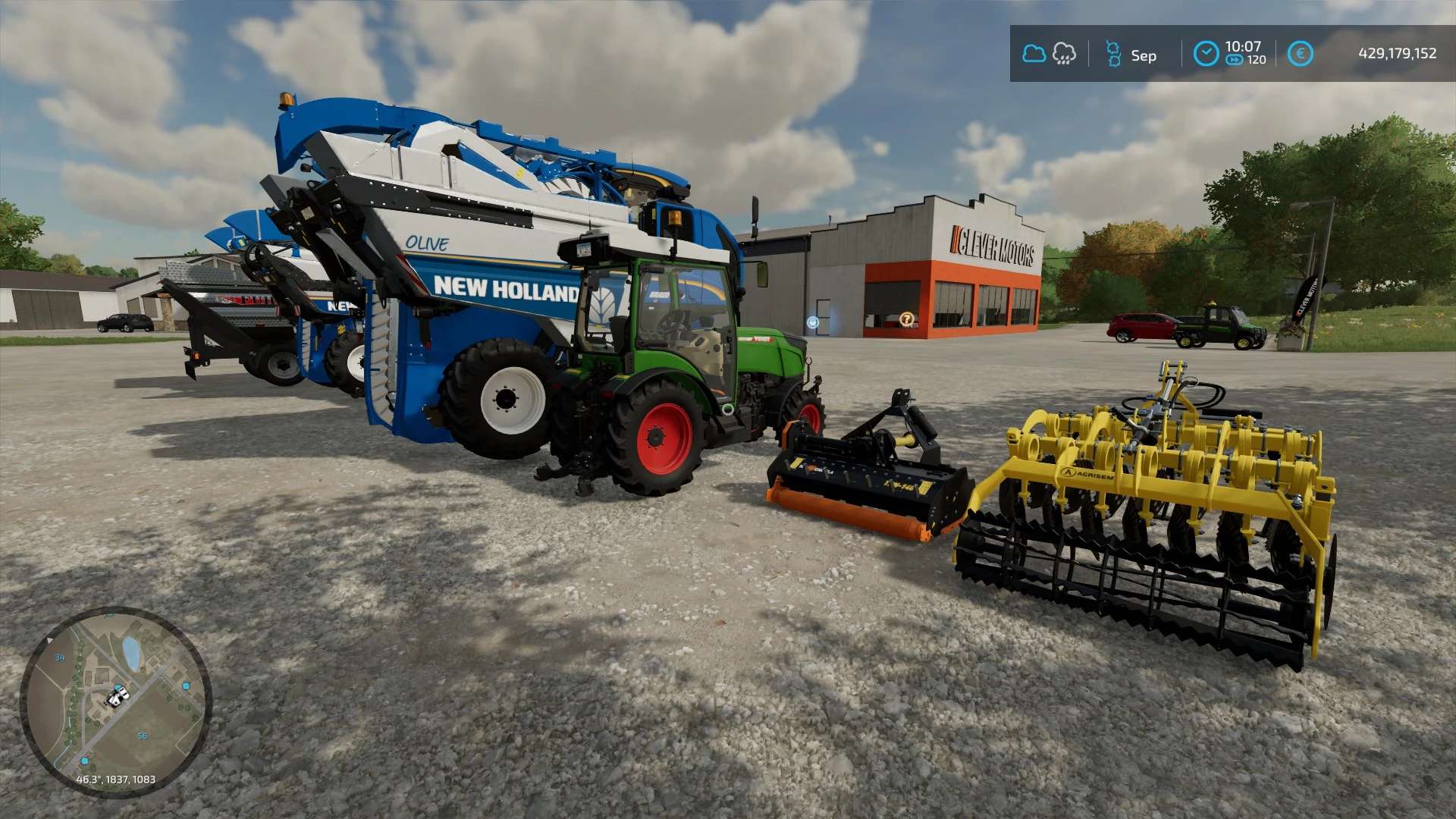Viewport: 1456px width, 819px height.
Task: Select the rain cloud forecast icon
Action: tap(1064, 54)
